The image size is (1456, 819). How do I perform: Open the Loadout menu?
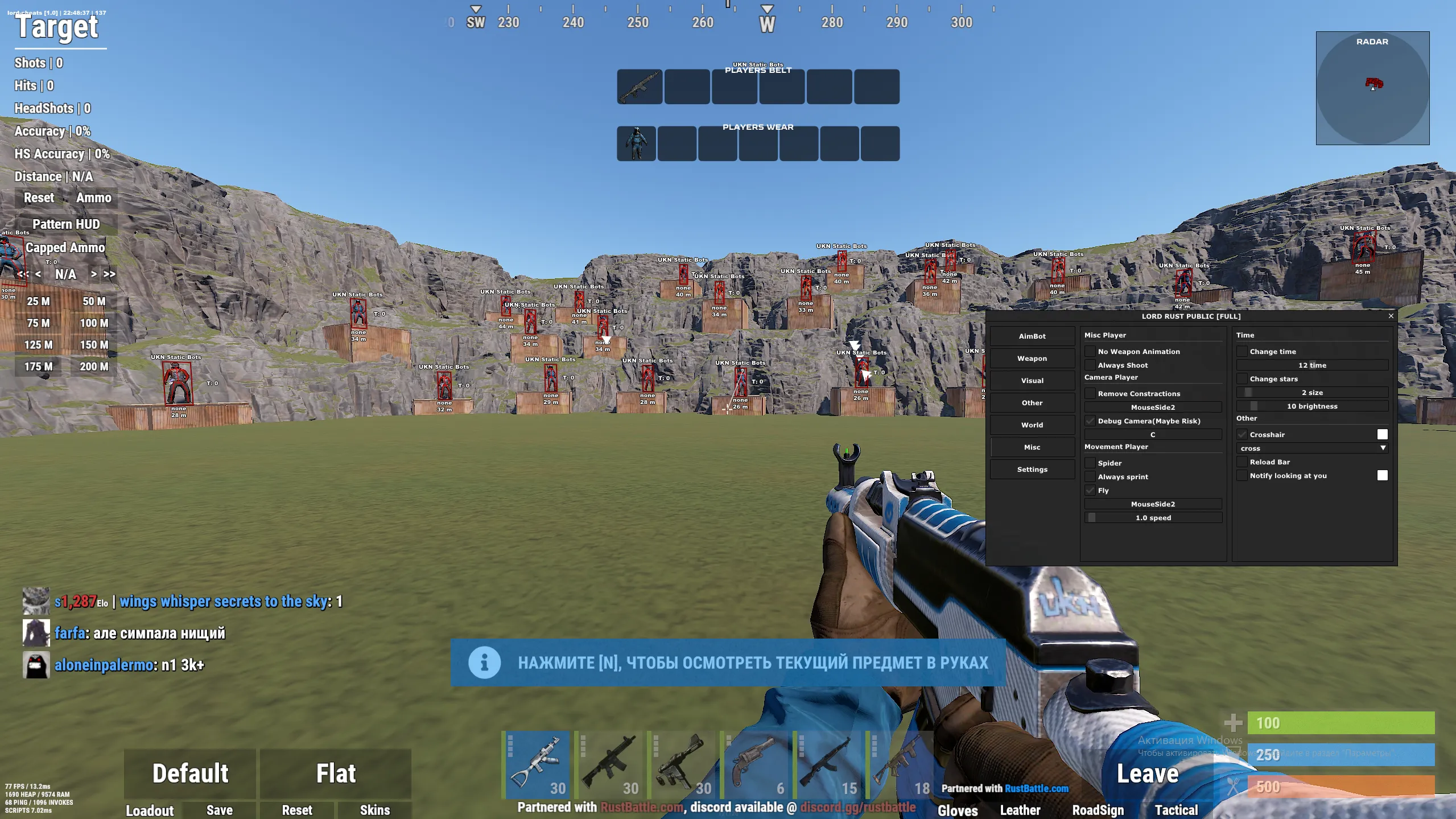150,810
